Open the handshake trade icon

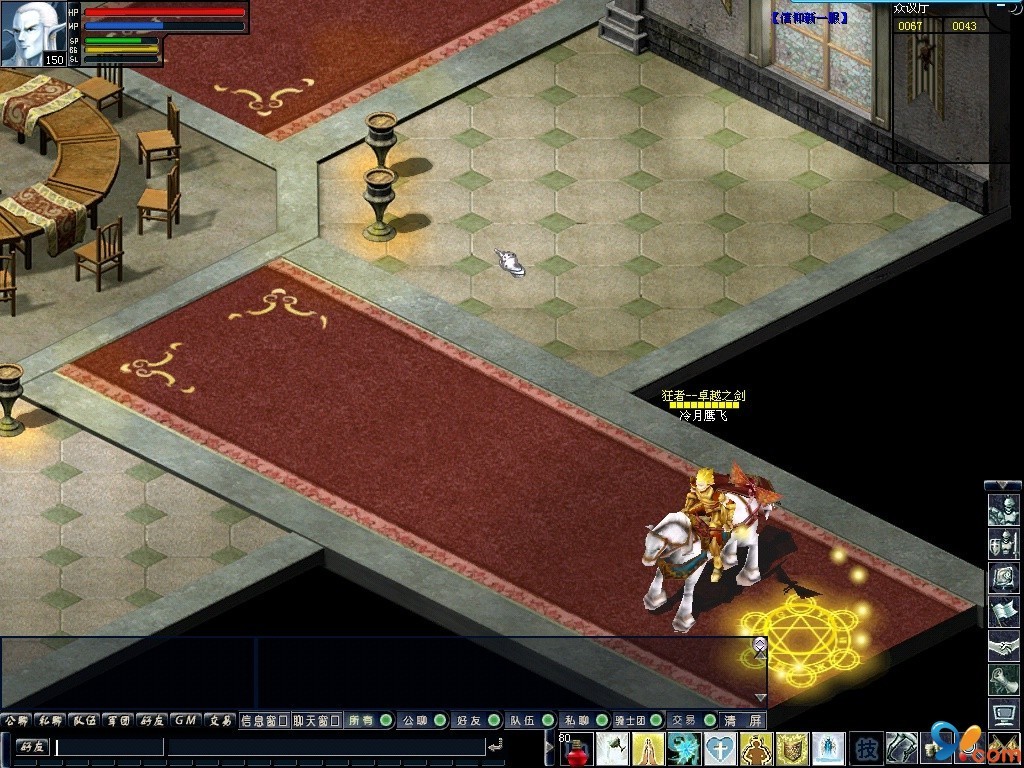(1002, 646)
